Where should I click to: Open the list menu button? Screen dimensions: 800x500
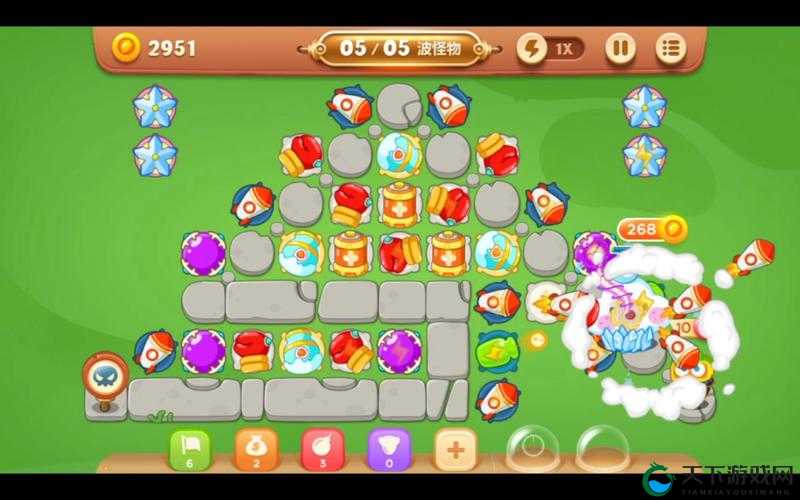click(x=670, y=47)
